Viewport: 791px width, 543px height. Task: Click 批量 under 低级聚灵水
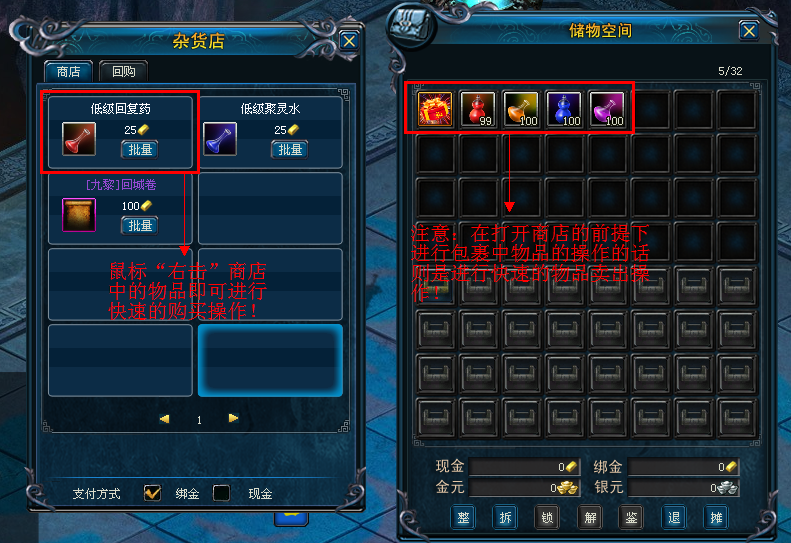(290, 150)
